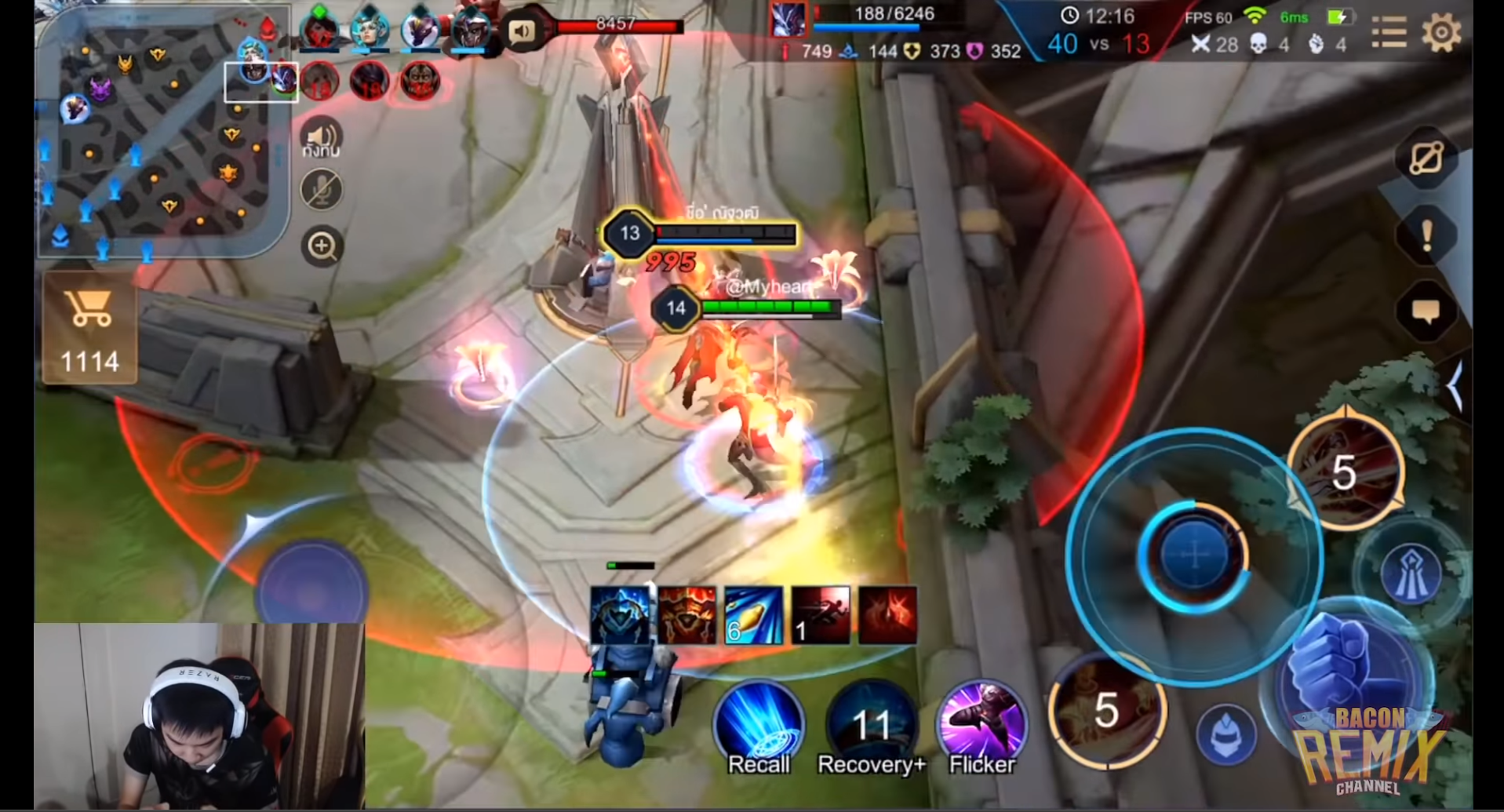Use the Recovery+ spell
1504x812 pixels.
tap(871, 726)
